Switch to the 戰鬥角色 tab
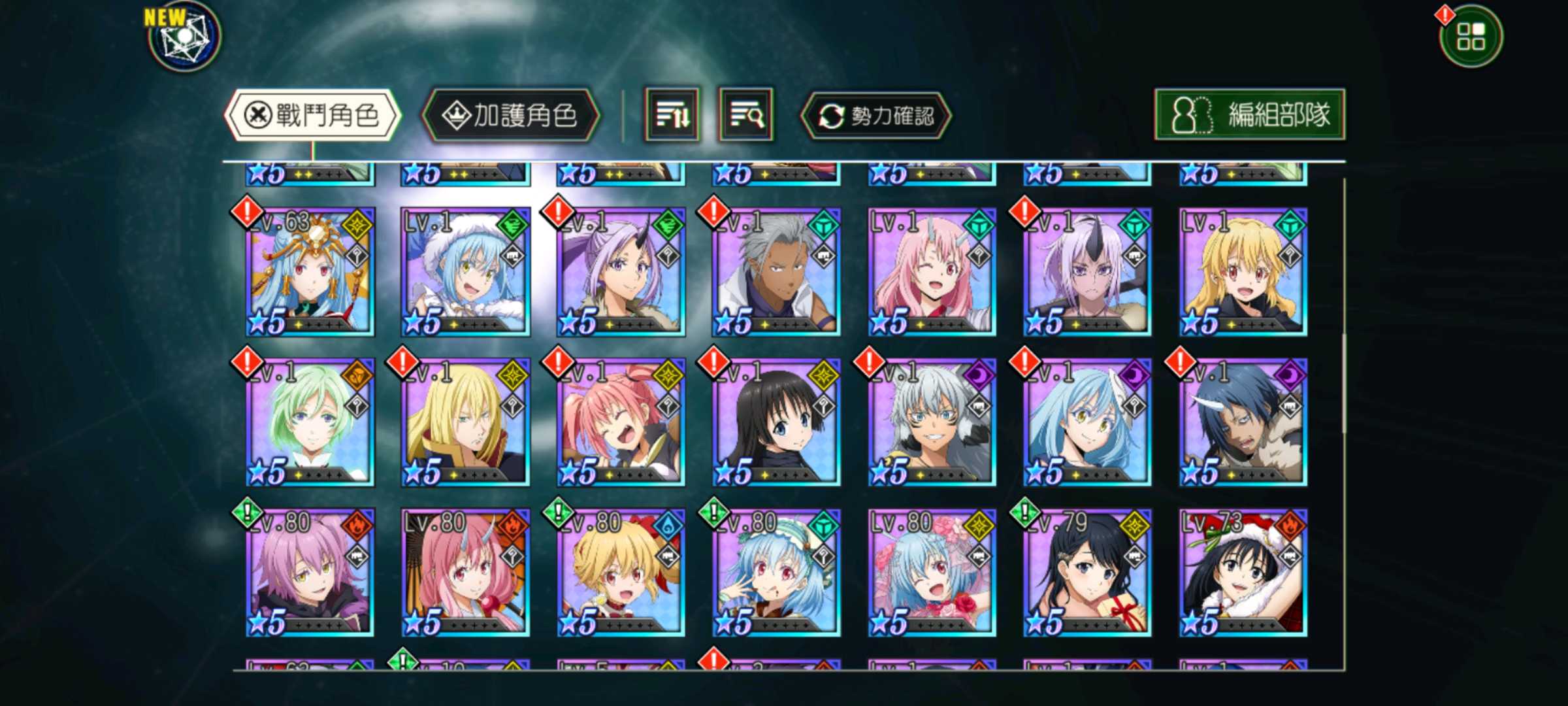This screenshot has height=706, width=1568. coord(312,116)
